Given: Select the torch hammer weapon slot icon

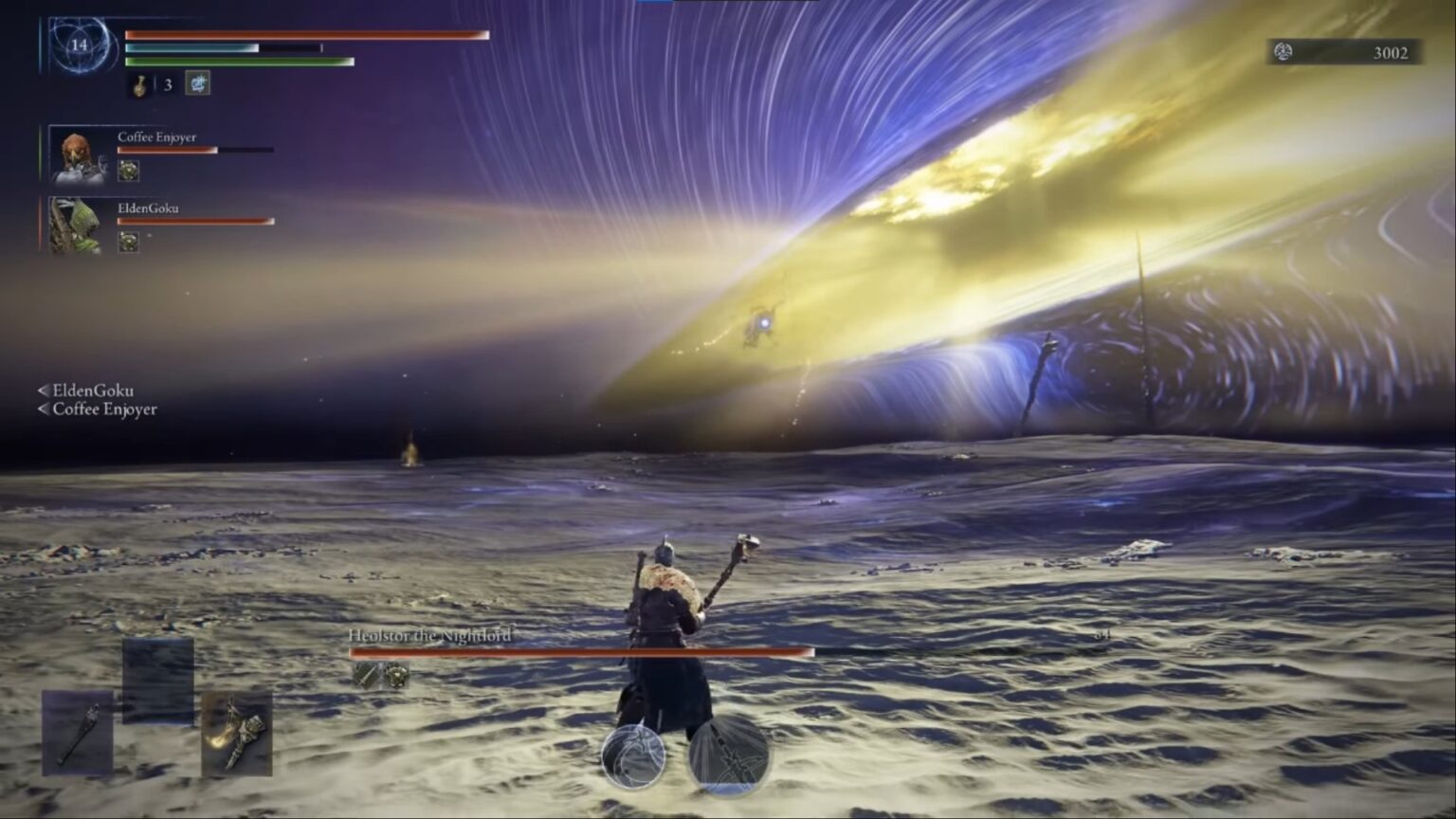Looking at the screenshot, I should point(235,734).
